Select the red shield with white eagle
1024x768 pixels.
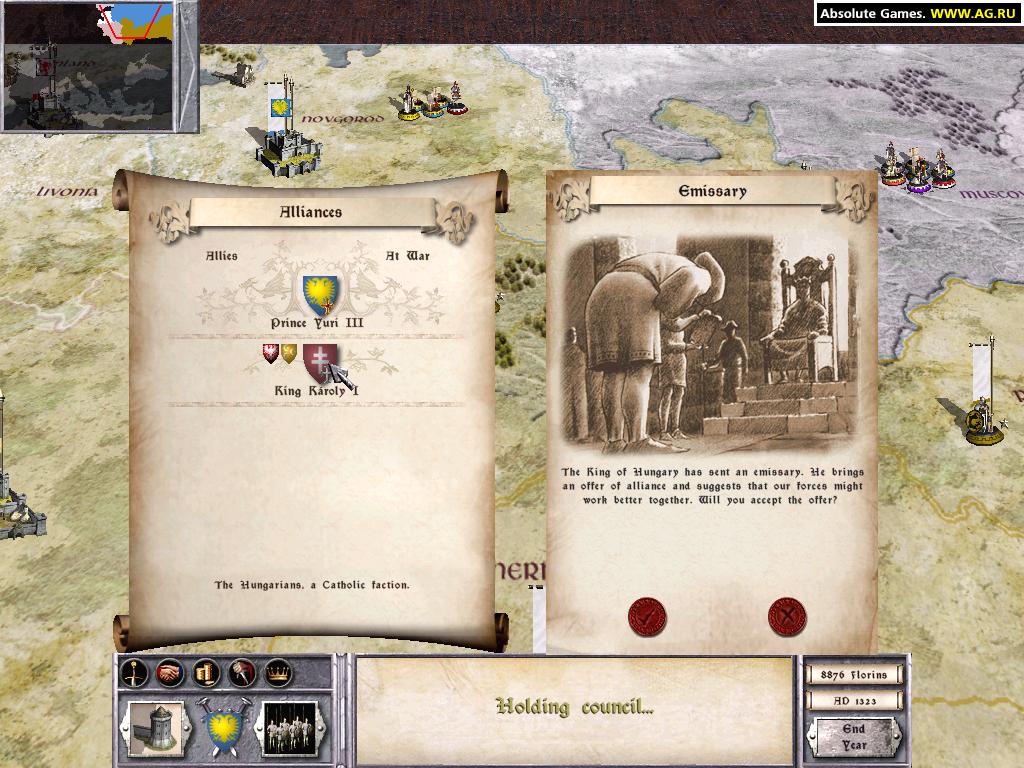[270, 353]
